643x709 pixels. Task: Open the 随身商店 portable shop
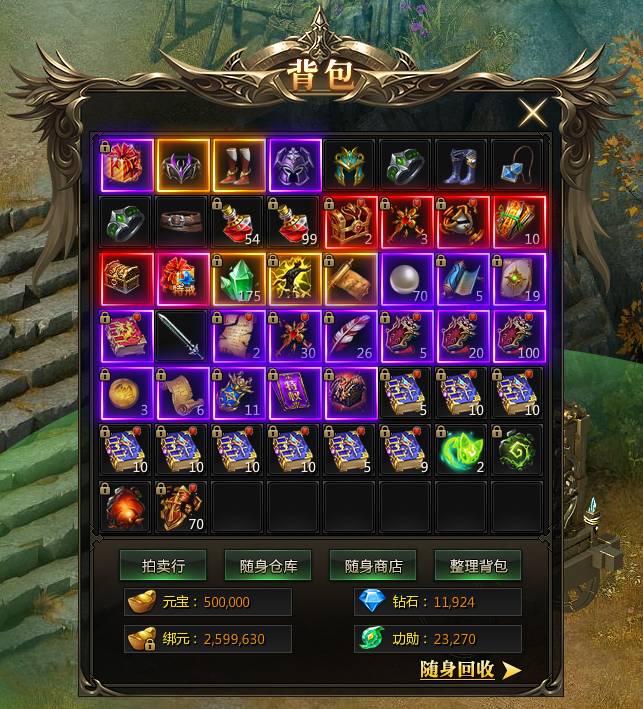click(373, 565)
